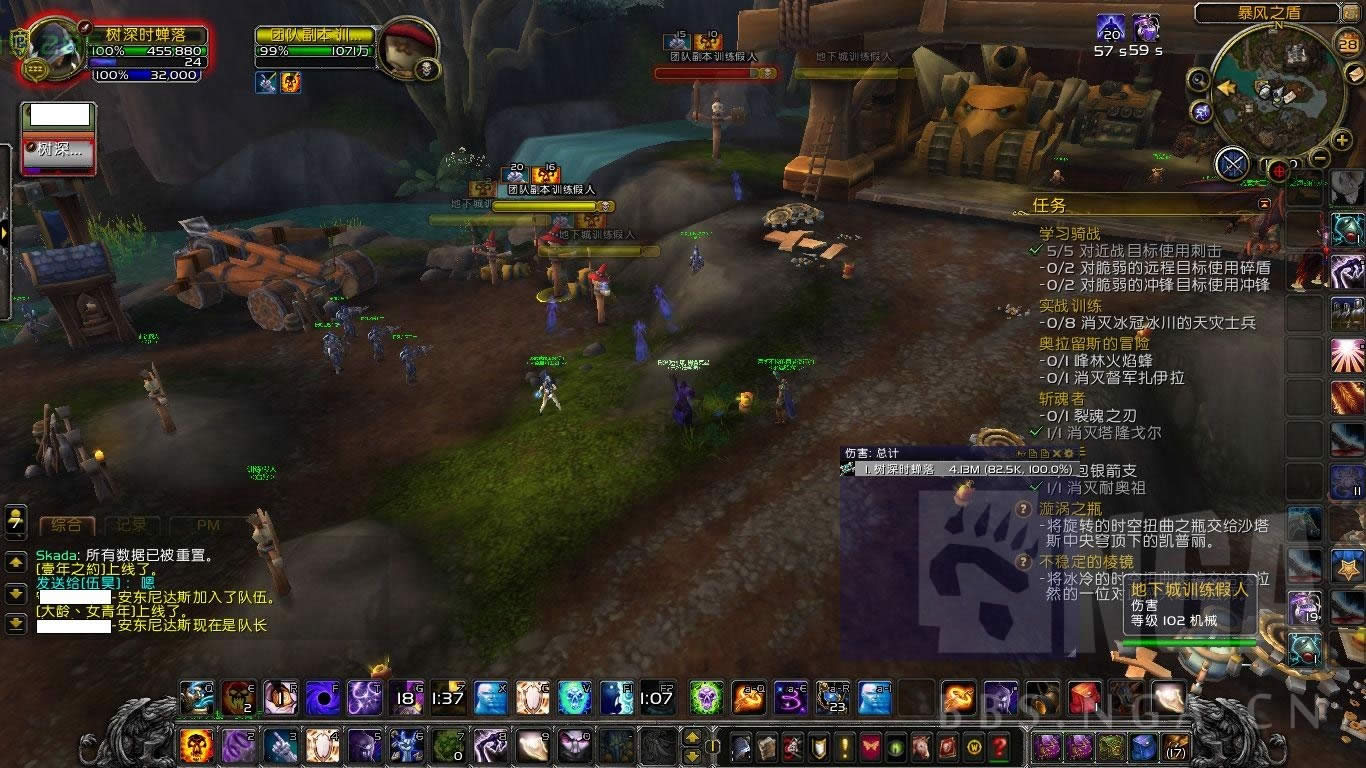Viewport: 1366px width, 768px height.
Task: Open the red question mark help micro-menu icon
Action: click(998, 744)
